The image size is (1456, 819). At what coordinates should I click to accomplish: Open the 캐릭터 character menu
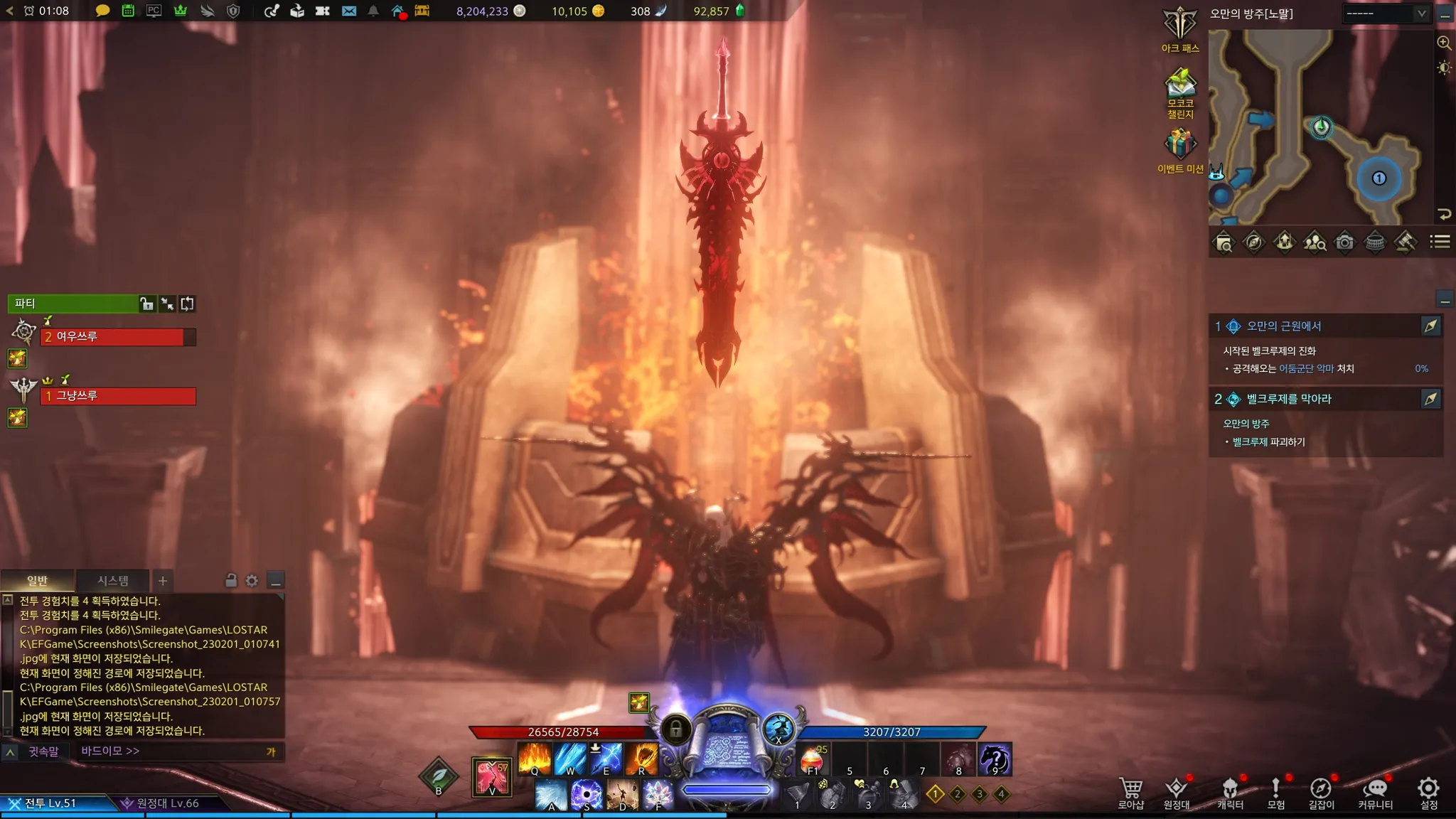coord(1230,792)
